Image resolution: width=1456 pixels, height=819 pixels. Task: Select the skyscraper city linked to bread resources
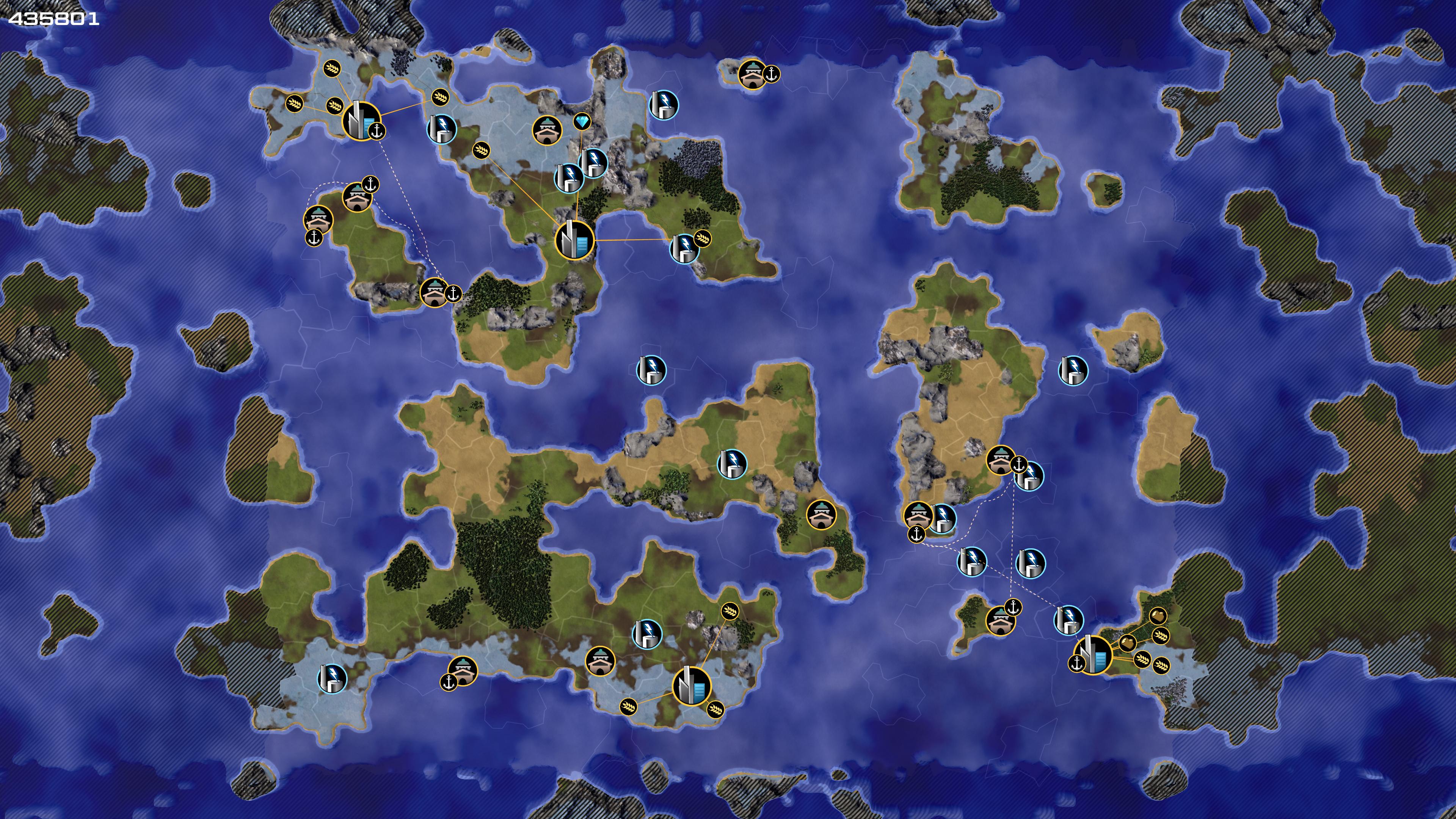point(1092,654)
